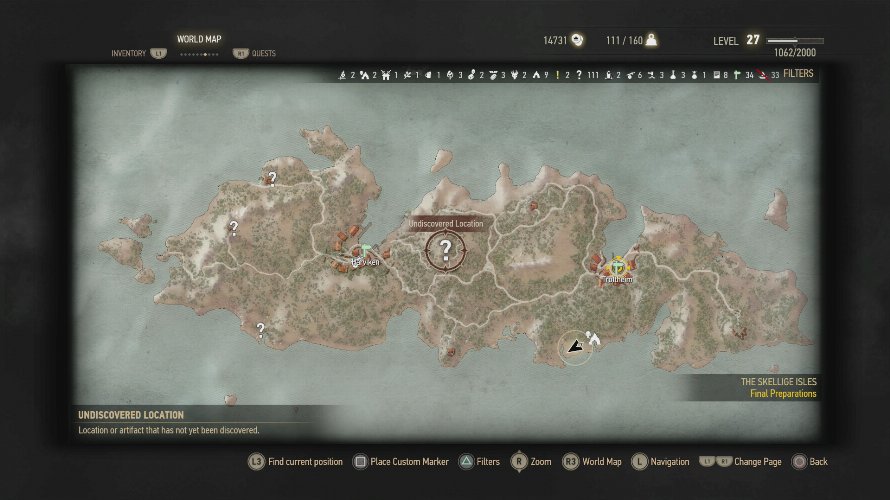Toggle the question mark filter showing 111

tap(579, 75)
